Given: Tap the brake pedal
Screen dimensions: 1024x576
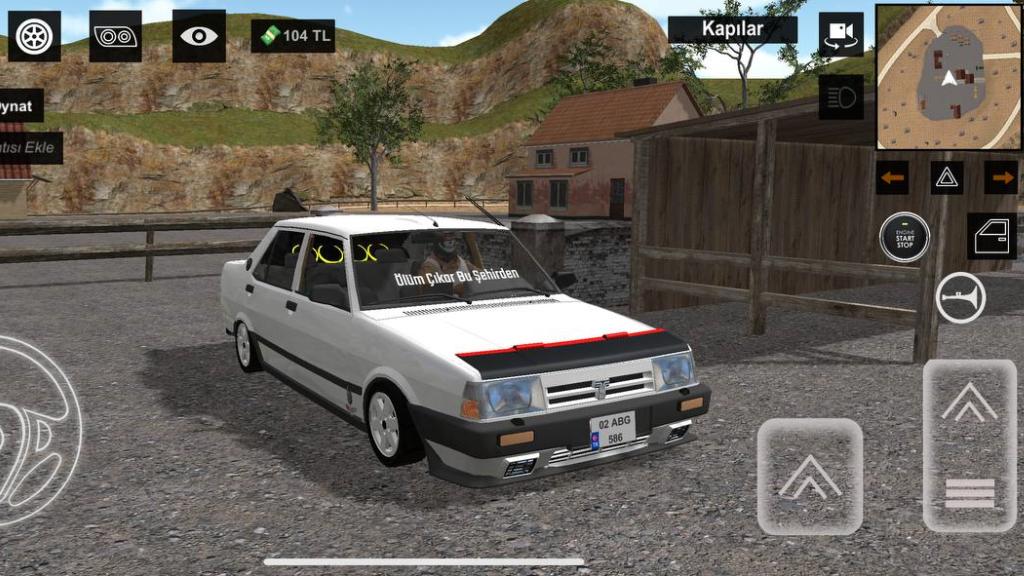Looking at the screenshot, I should 810,476.
